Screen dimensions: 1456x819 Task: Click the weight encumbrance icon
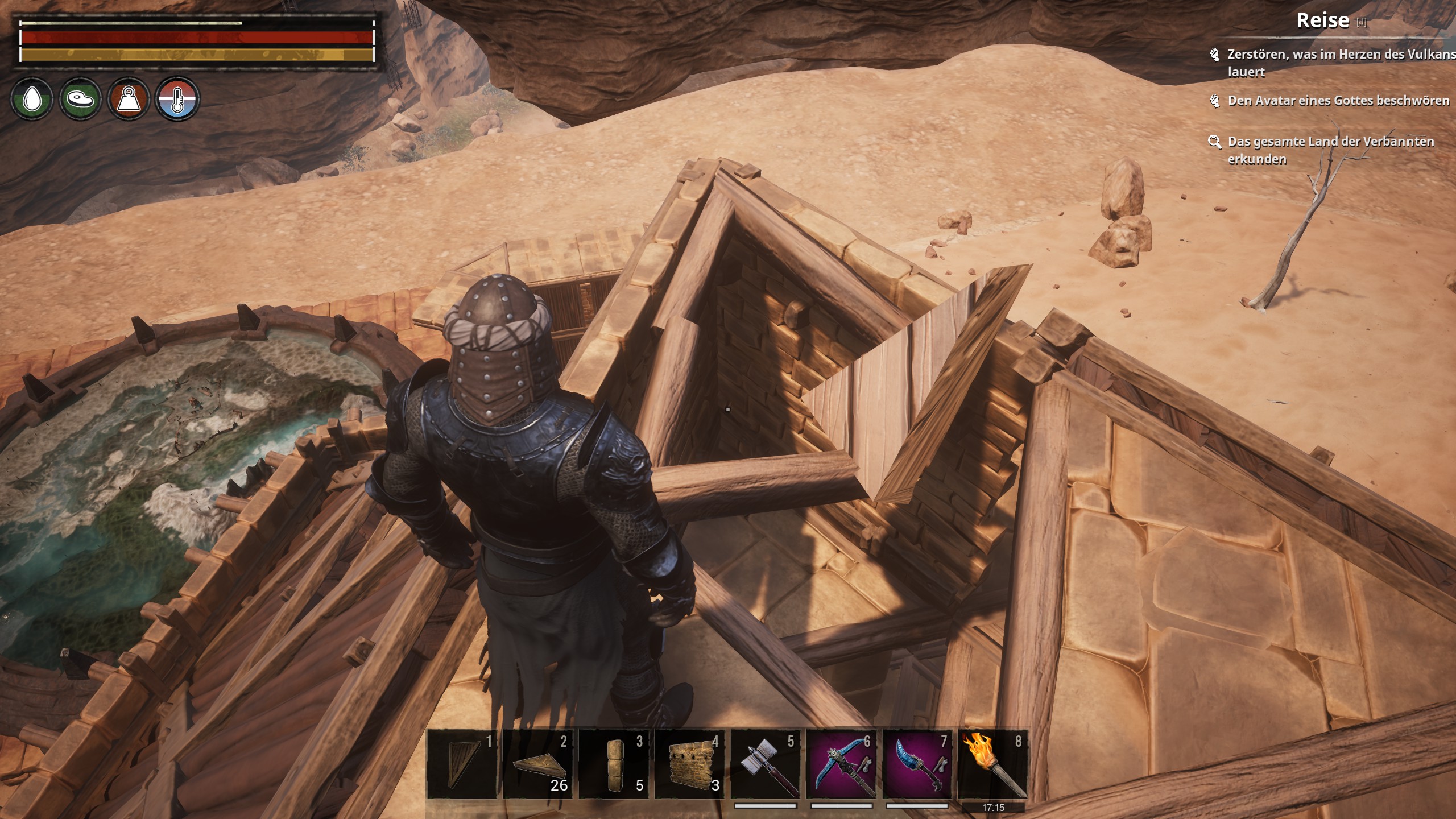(x=129, y=100)
